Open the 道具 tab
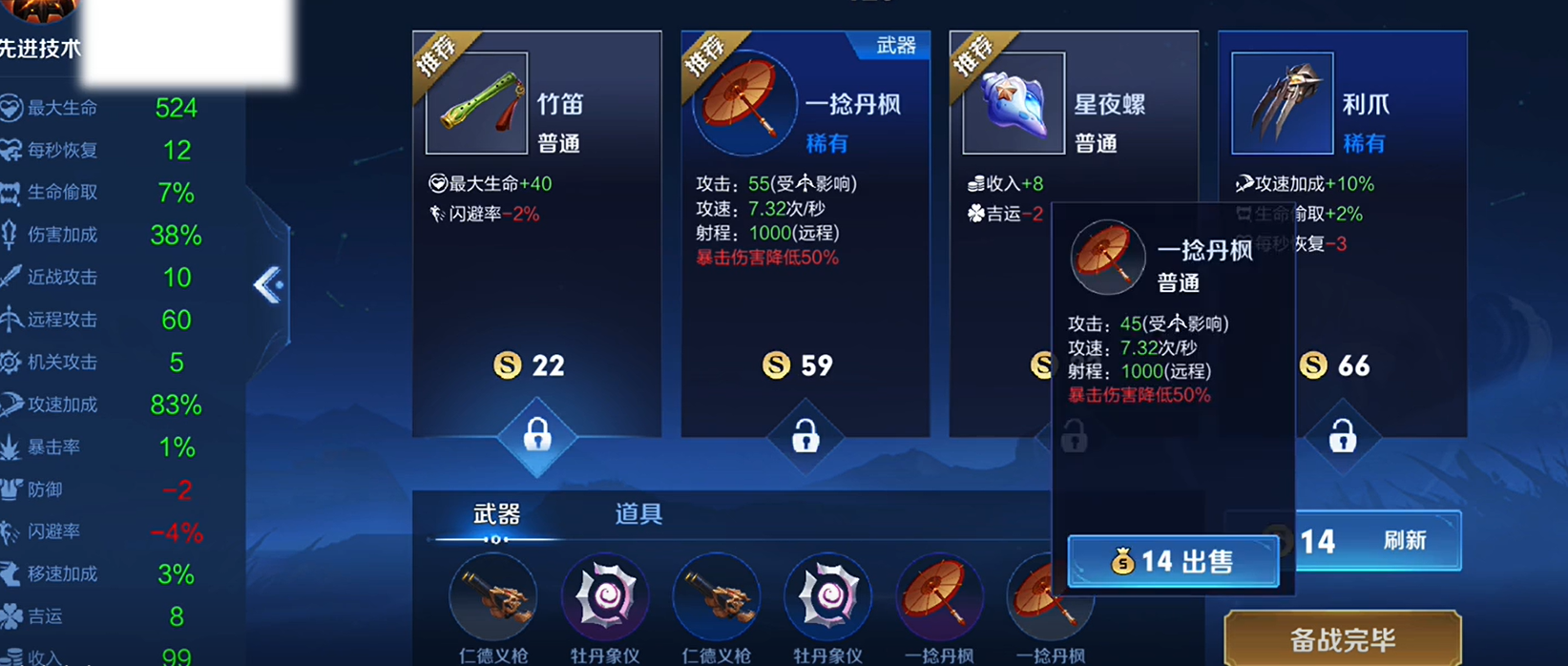 click(x=638, y=515)
